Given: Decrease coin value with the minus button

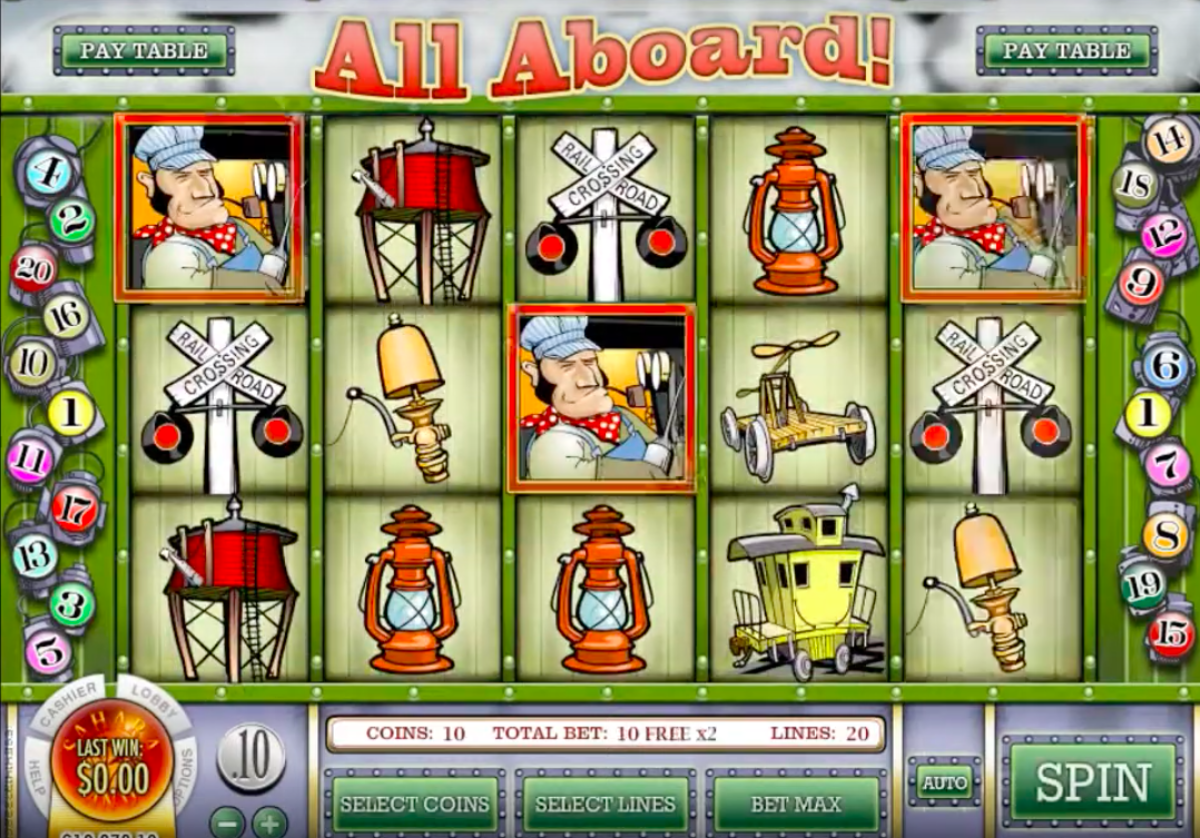Looking at the screenshot, I should (228, 823).
